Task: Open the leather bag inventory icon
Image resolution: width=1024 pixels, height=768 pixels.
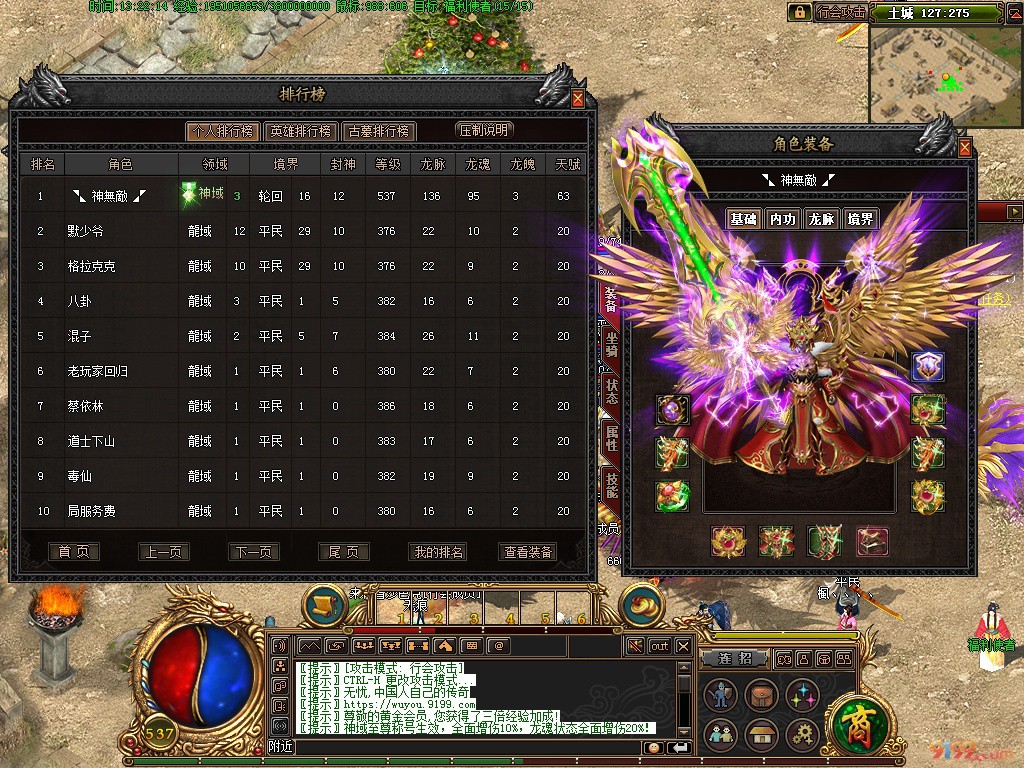Action: click(x=762, y=696)
